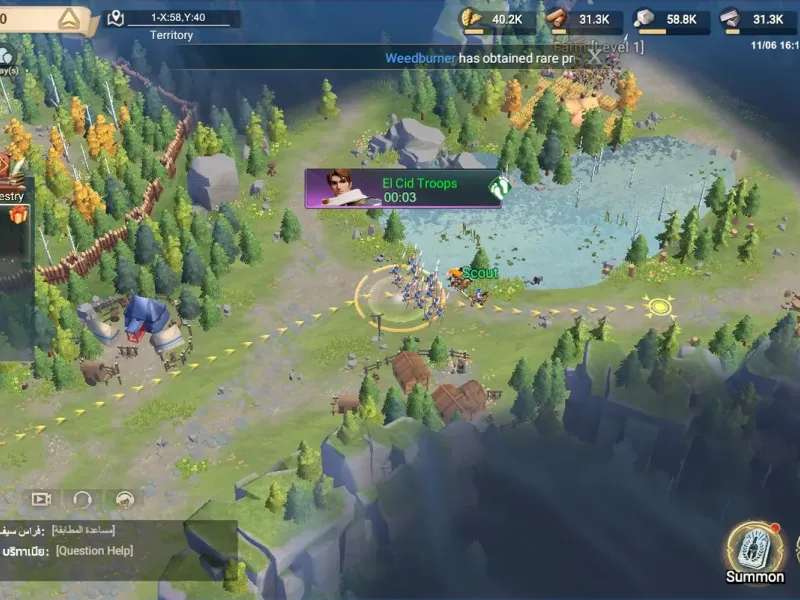
Task: Open the Summon stone tablet button
Action: pos(755,548)
